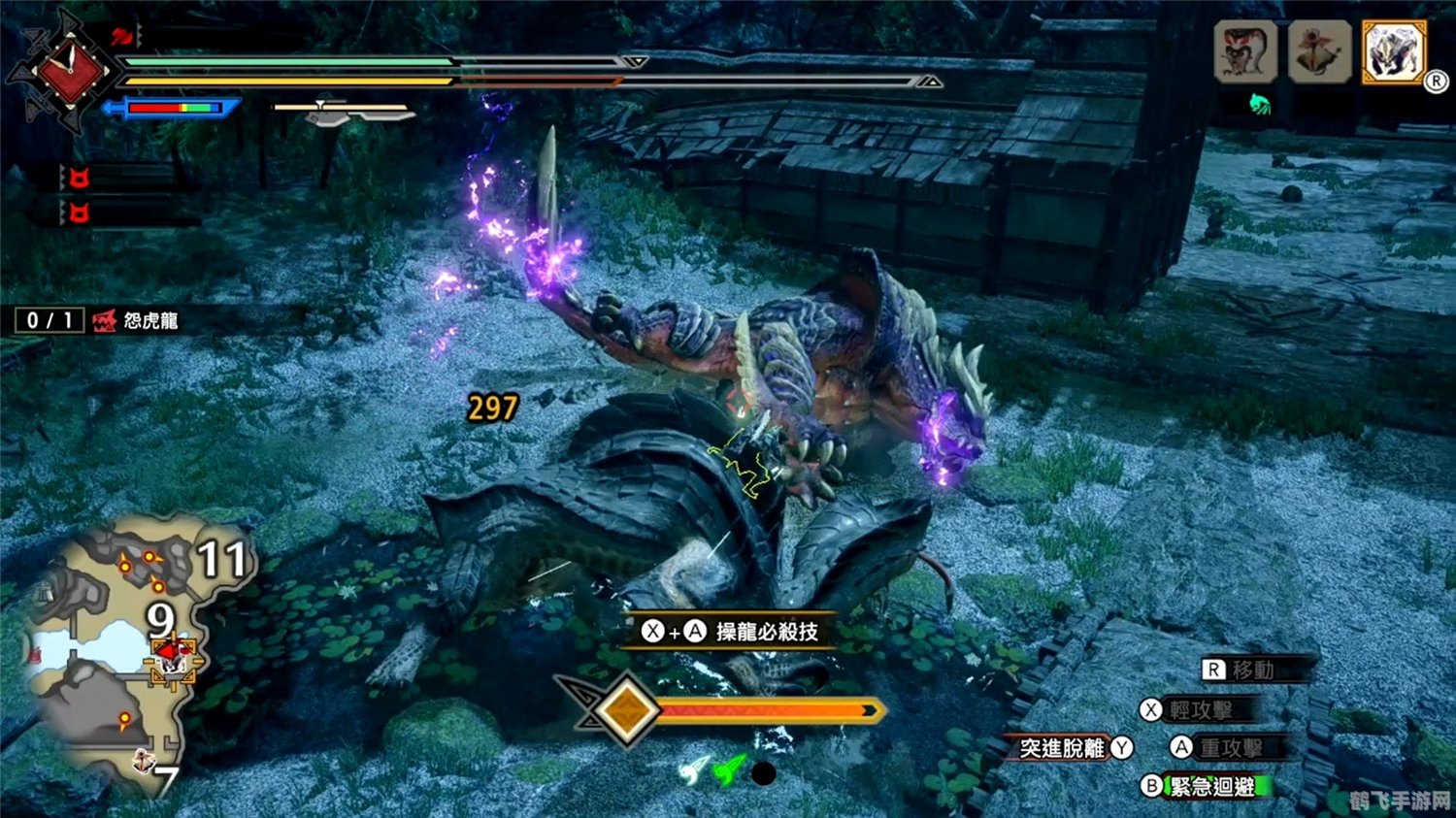
Task: Select the highlighted Magnamalo target monster icon
Action: pyautogui.click(x=1394, y=50)
